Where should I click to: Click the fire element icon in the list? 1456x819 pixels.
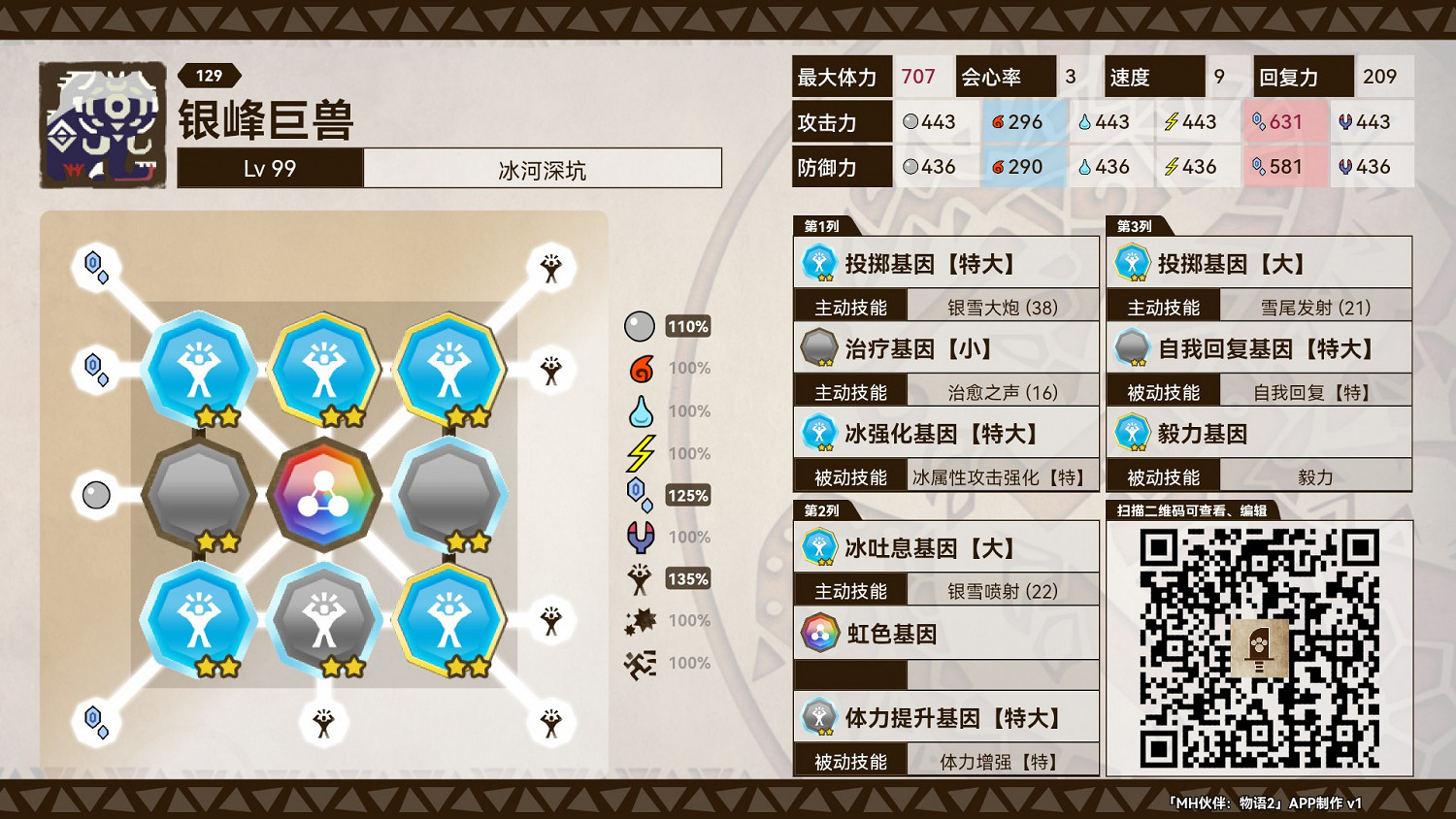pos(640,368)
